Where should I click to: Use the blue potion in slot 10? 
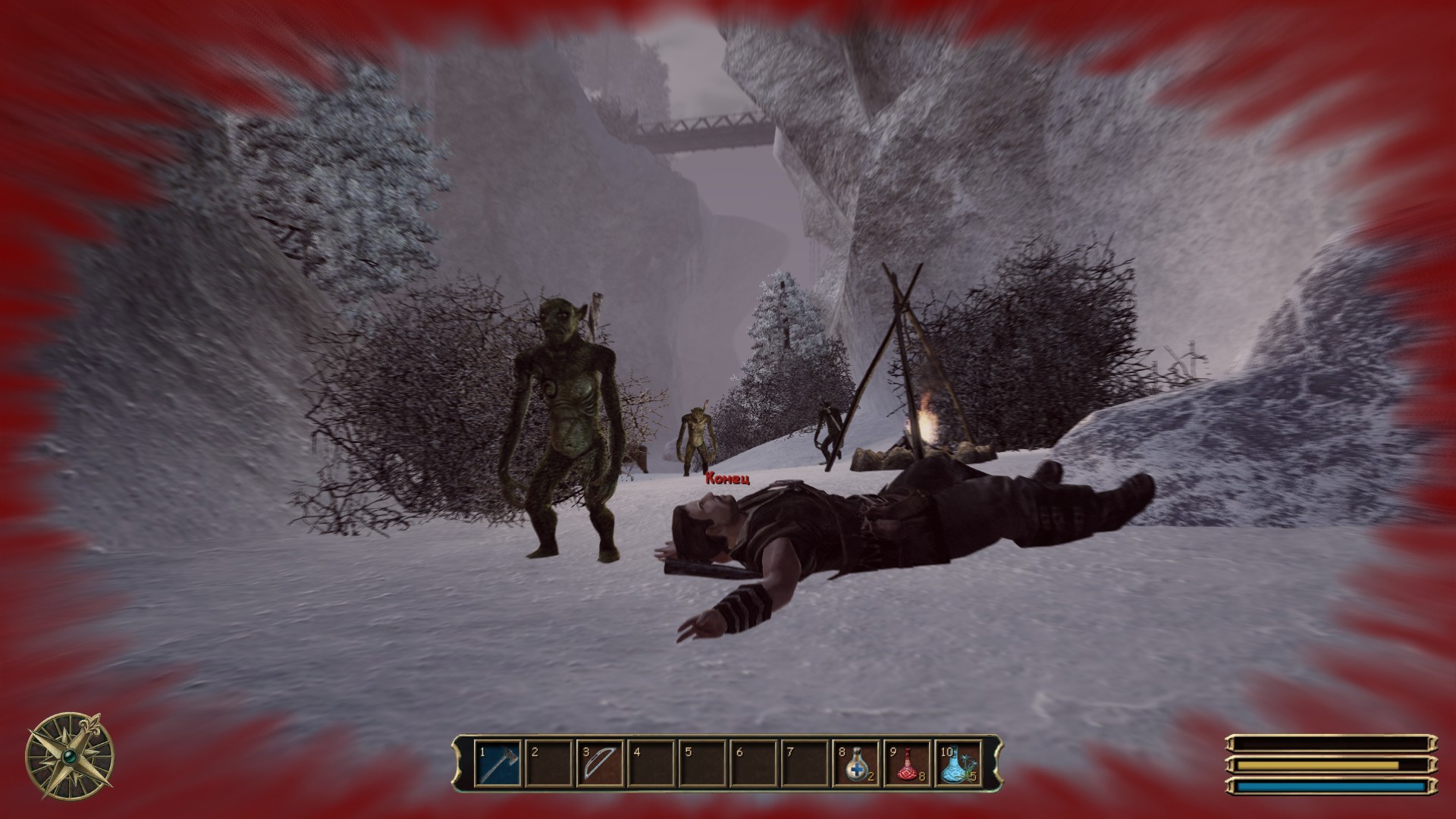coord(958,764)
